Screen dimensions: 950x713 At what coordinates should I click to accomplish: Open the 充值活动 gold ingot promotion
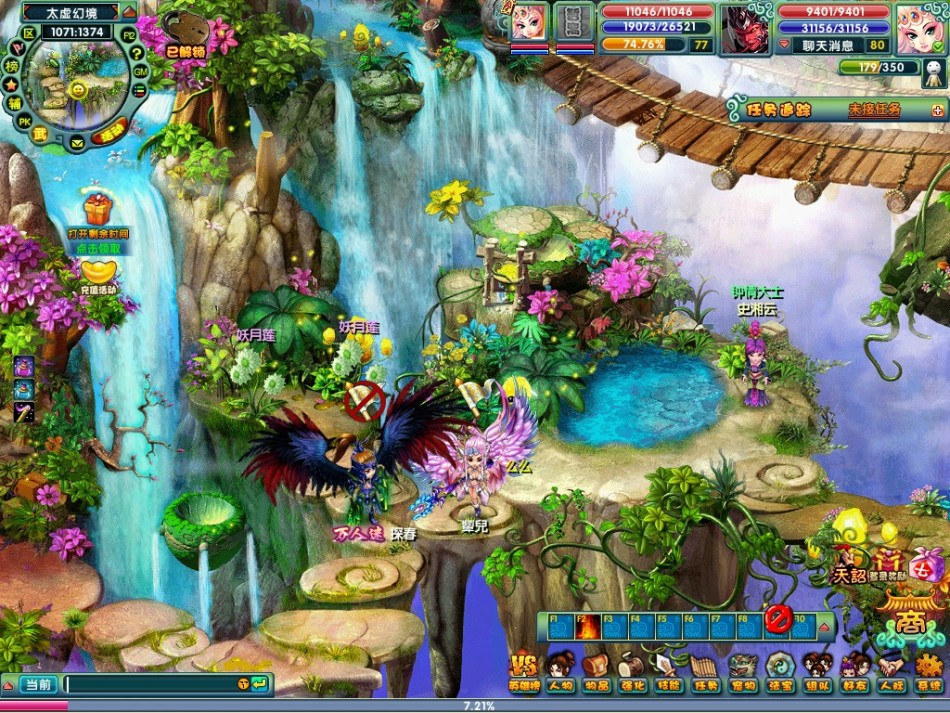(98, 272)
